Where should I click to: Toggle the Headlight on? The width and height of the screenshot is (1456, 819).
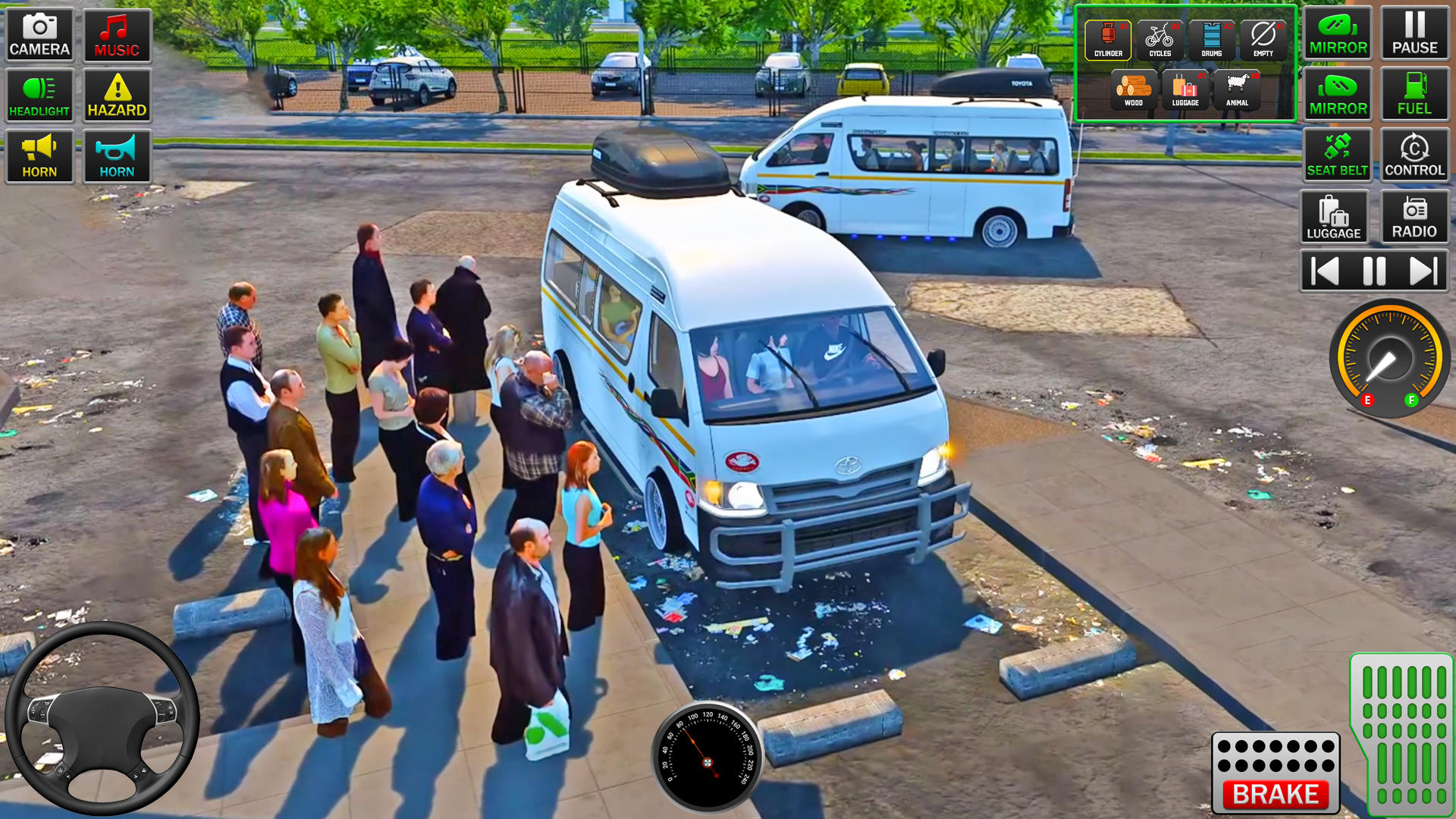39,95
